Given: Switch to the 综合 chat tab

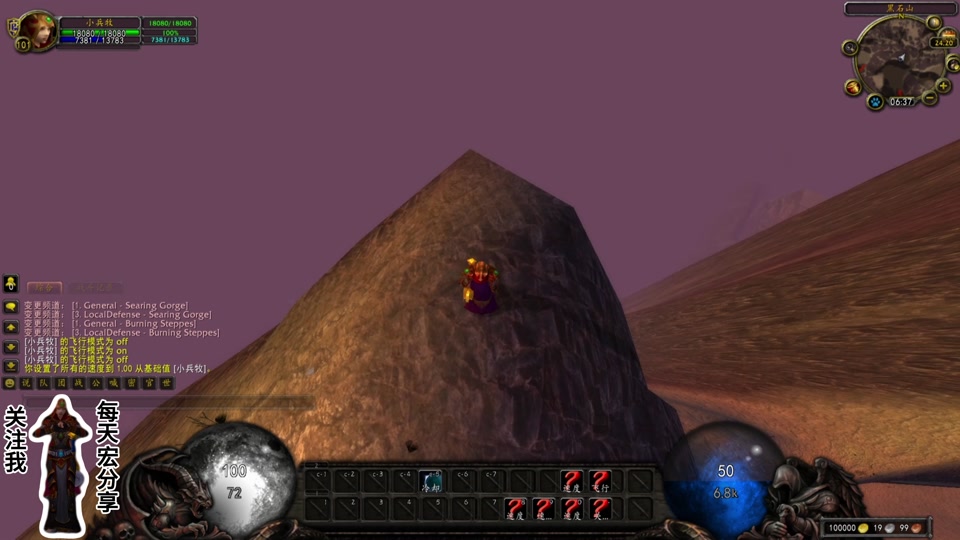Looking at the screenshot, I should pos(43,287).
